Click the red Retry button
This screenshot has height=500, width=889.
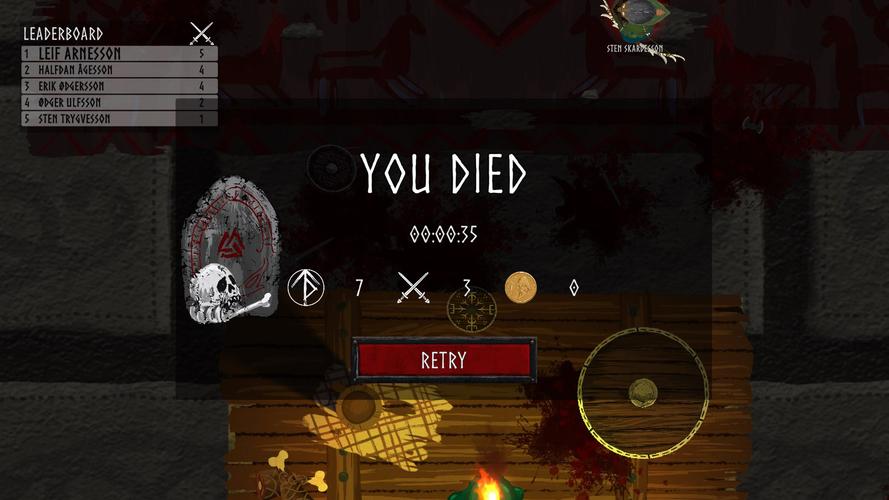click(x=443, y=360)
